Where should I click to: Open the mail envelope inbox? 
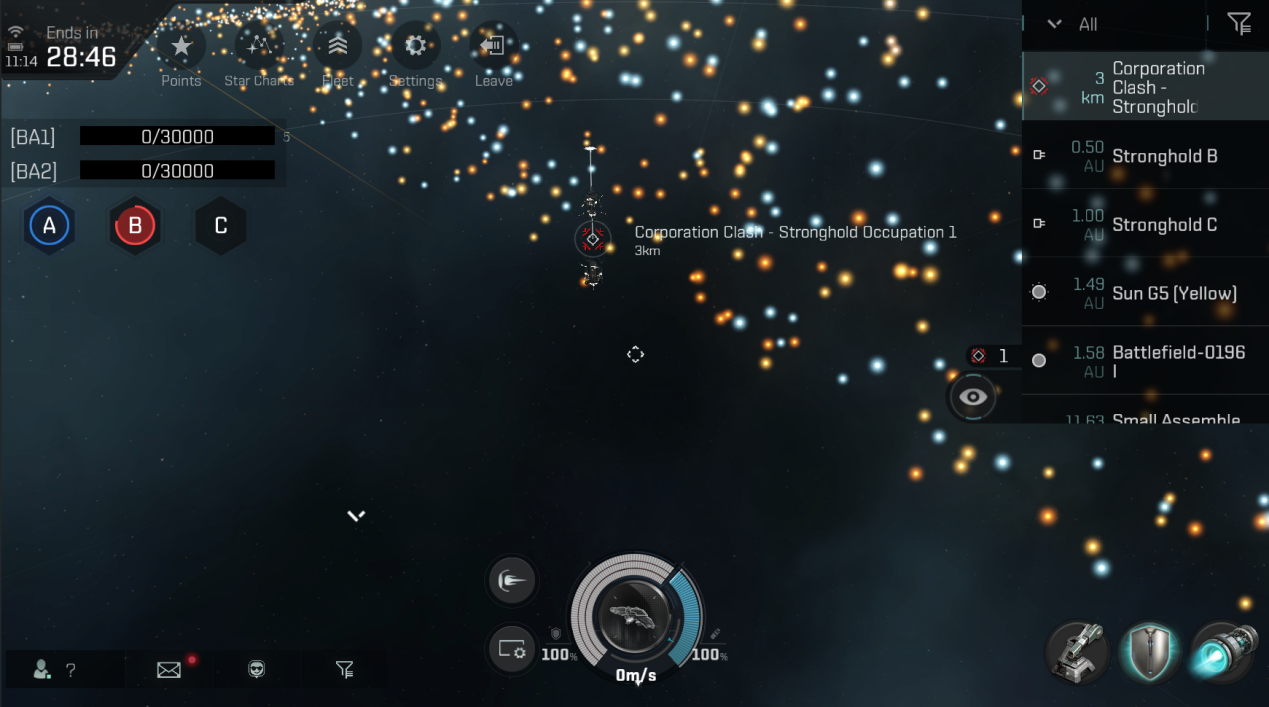pyautogui.click(x=169, y=670)
